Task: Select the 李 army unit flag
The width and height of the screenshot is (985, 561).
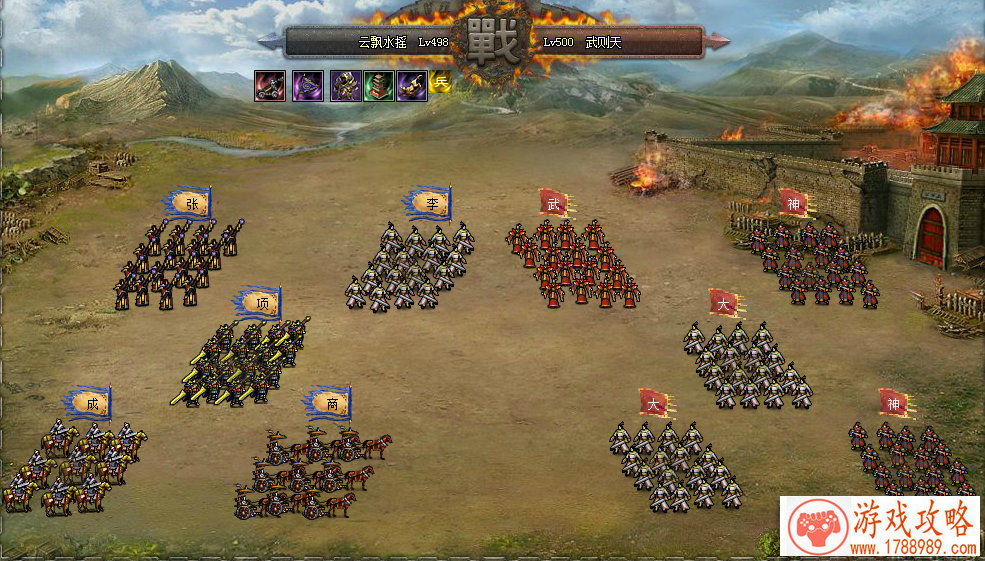Action: pyautogui.click(x=431, y=203)
